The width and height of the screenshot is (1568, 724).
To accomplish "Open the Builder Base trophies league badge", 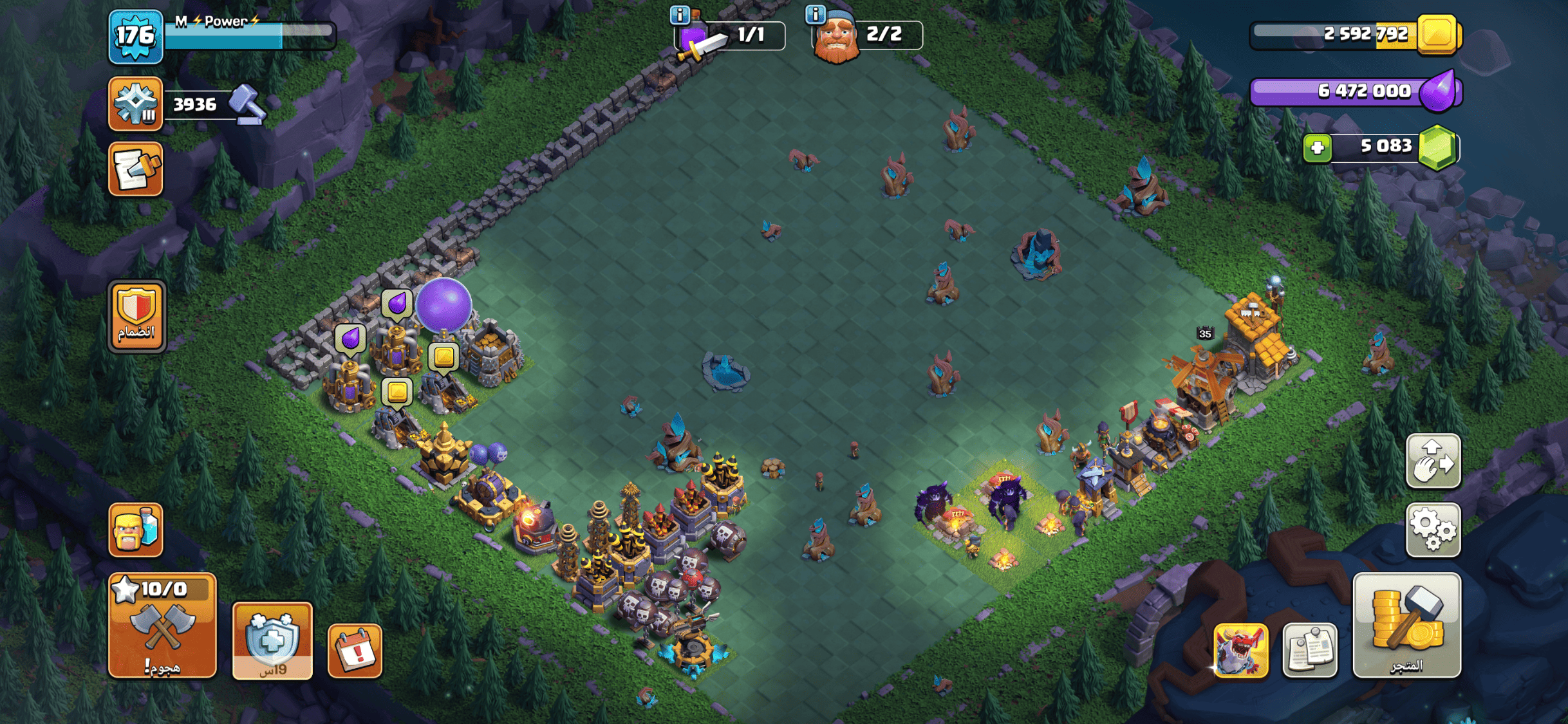I will 135,104.
